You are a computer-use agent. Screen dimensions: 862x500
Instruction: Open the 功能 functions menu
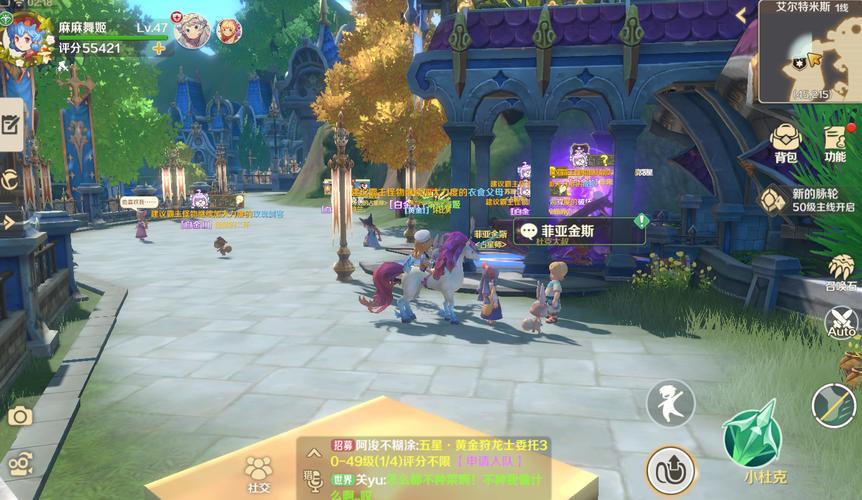835,141
